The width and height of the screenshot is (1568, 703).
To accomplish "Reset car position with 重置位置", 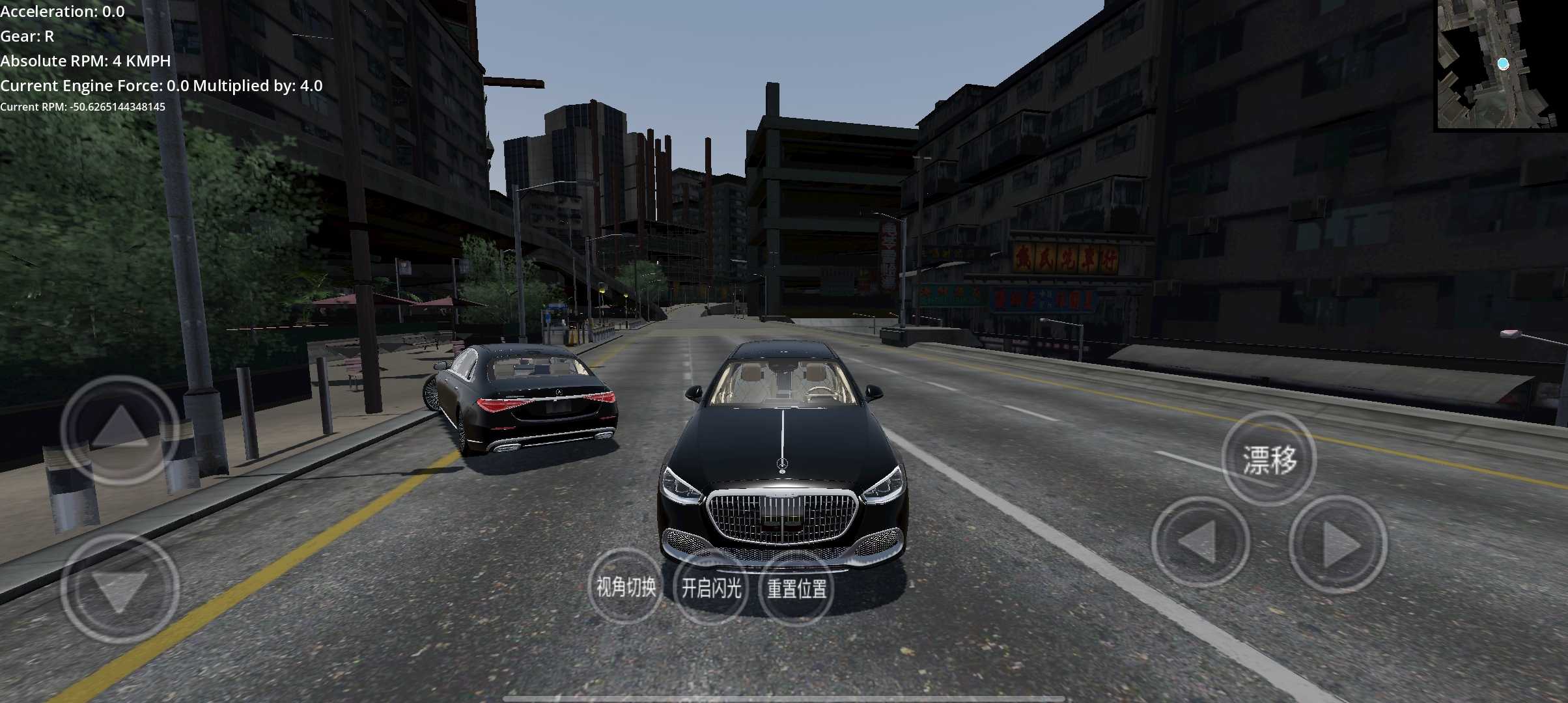I will click(x=796, y=588).
